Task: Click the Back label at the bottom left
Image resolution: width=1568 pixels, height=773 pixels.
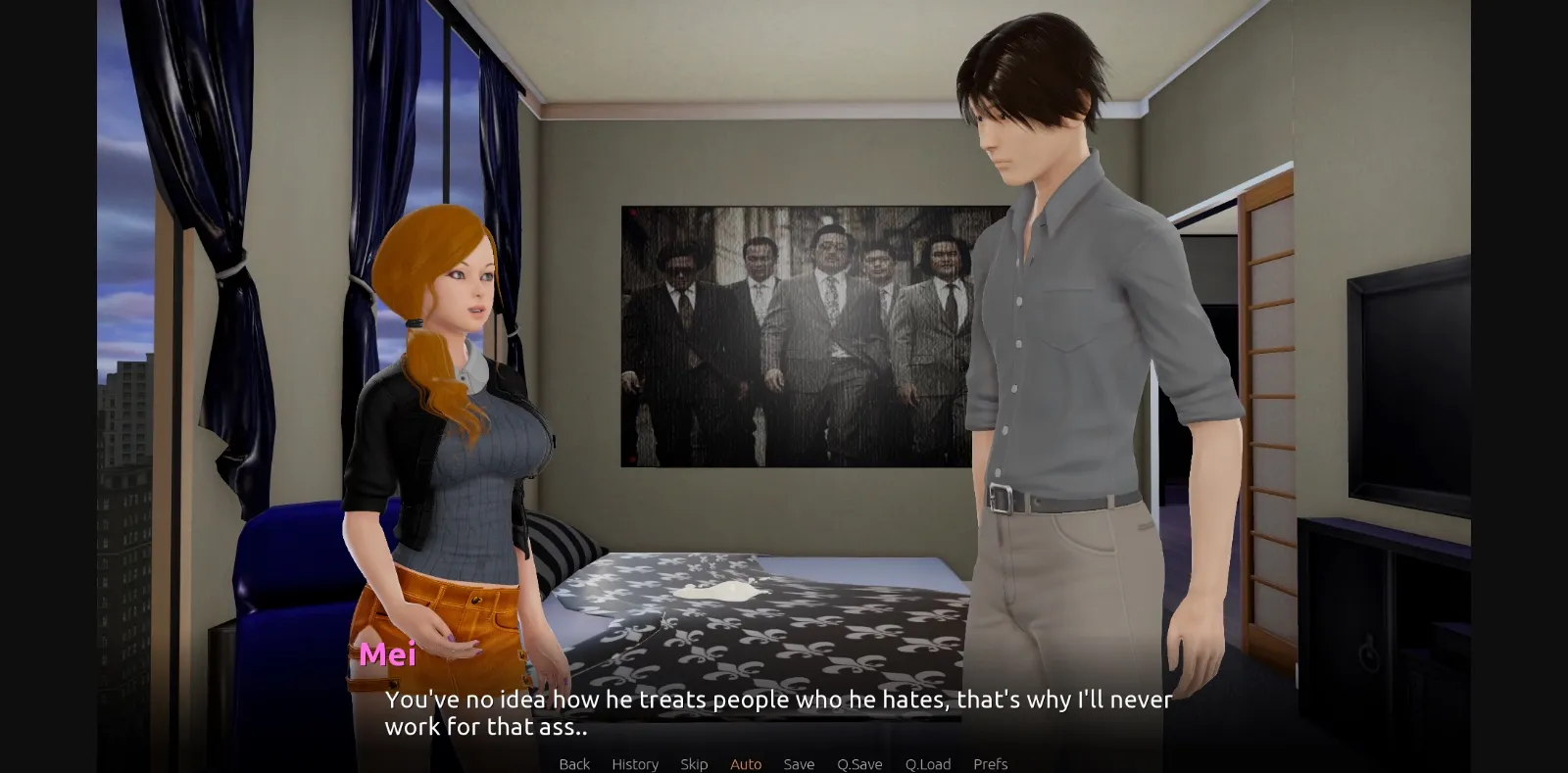Action: 573,764
